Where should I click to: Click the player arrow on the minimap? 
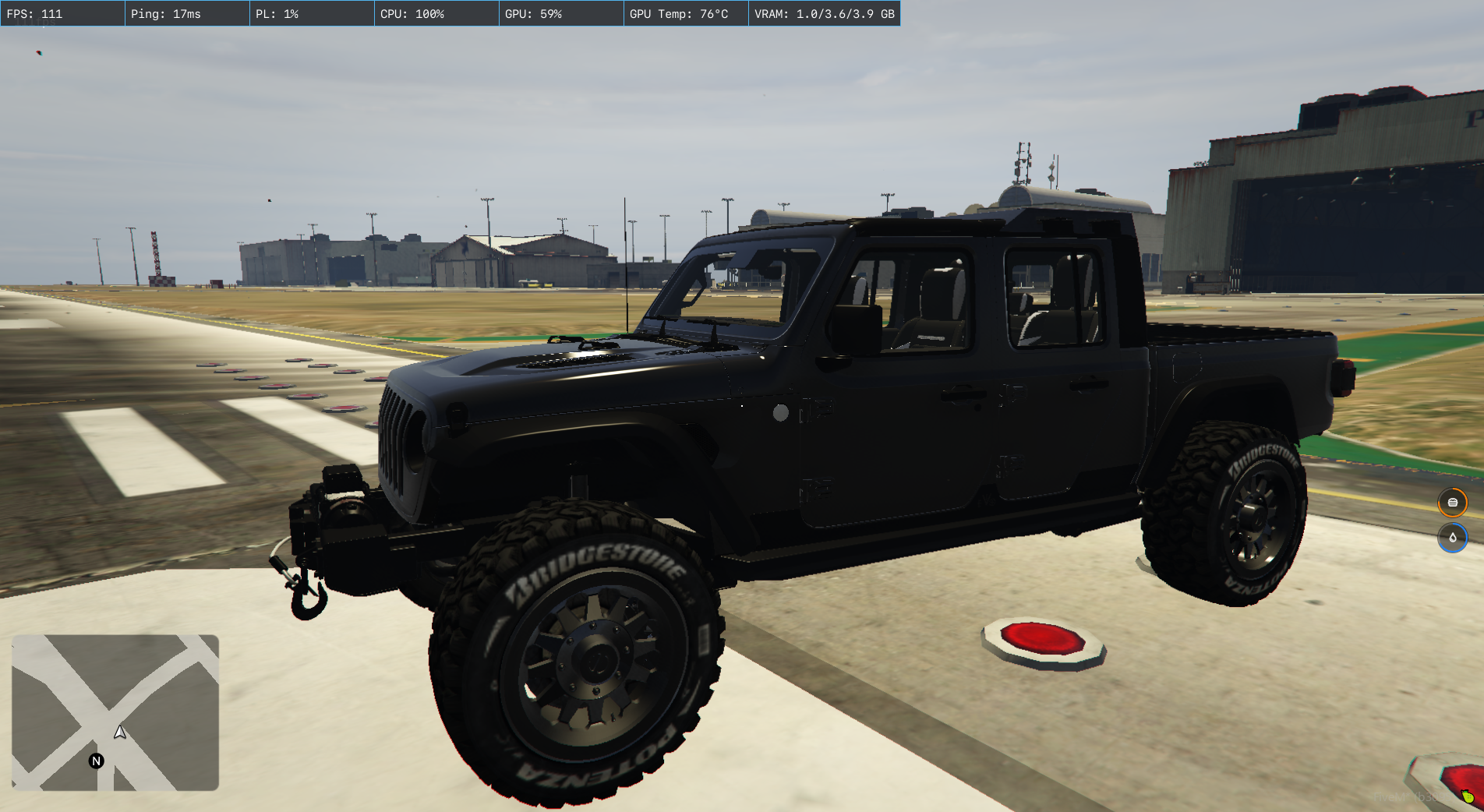(x=120, y=732)
